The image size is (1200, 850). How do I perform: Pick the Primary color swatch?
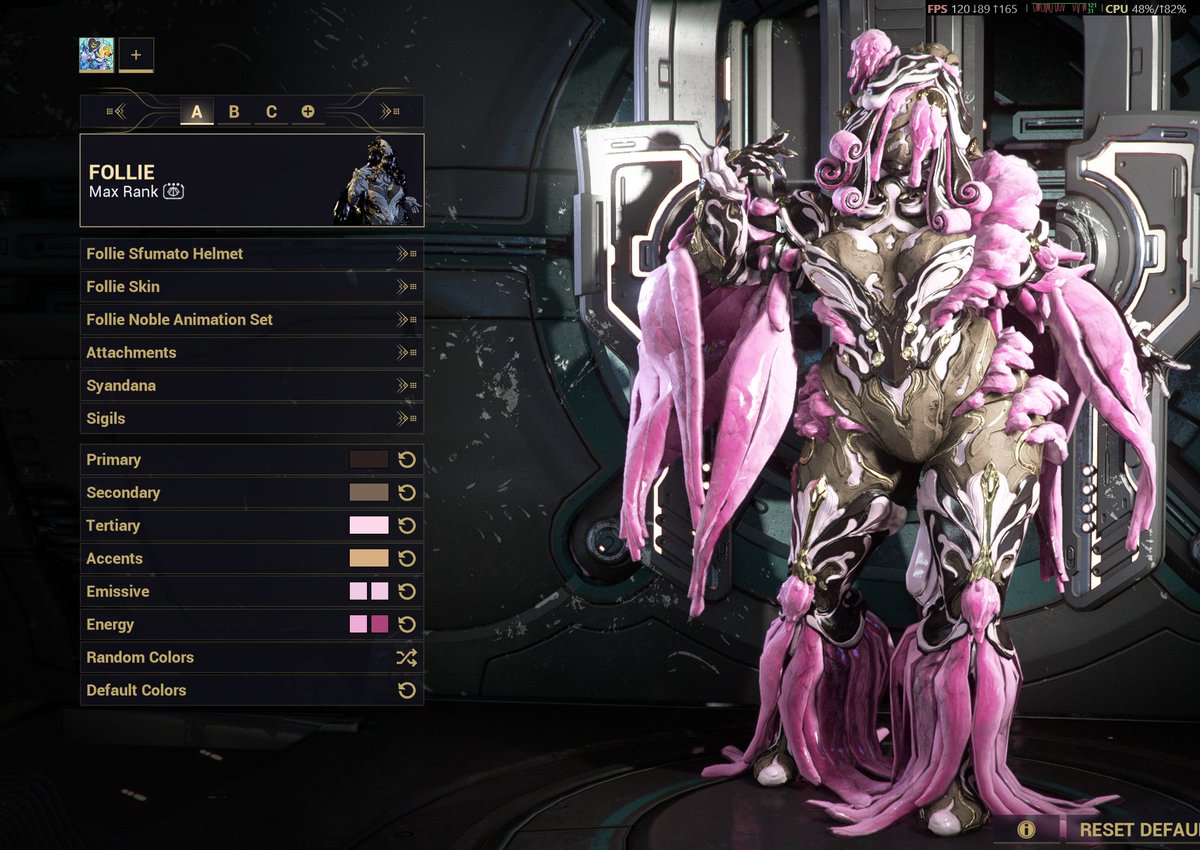368,460
